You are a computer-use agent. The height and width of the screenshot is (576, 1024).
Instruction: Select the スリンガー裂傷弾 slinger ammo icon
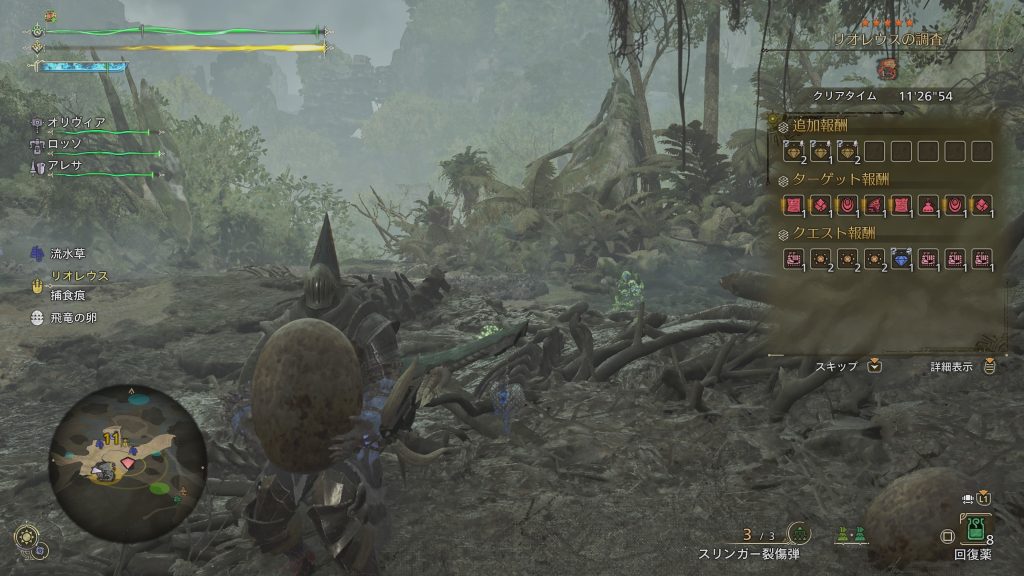798,534
